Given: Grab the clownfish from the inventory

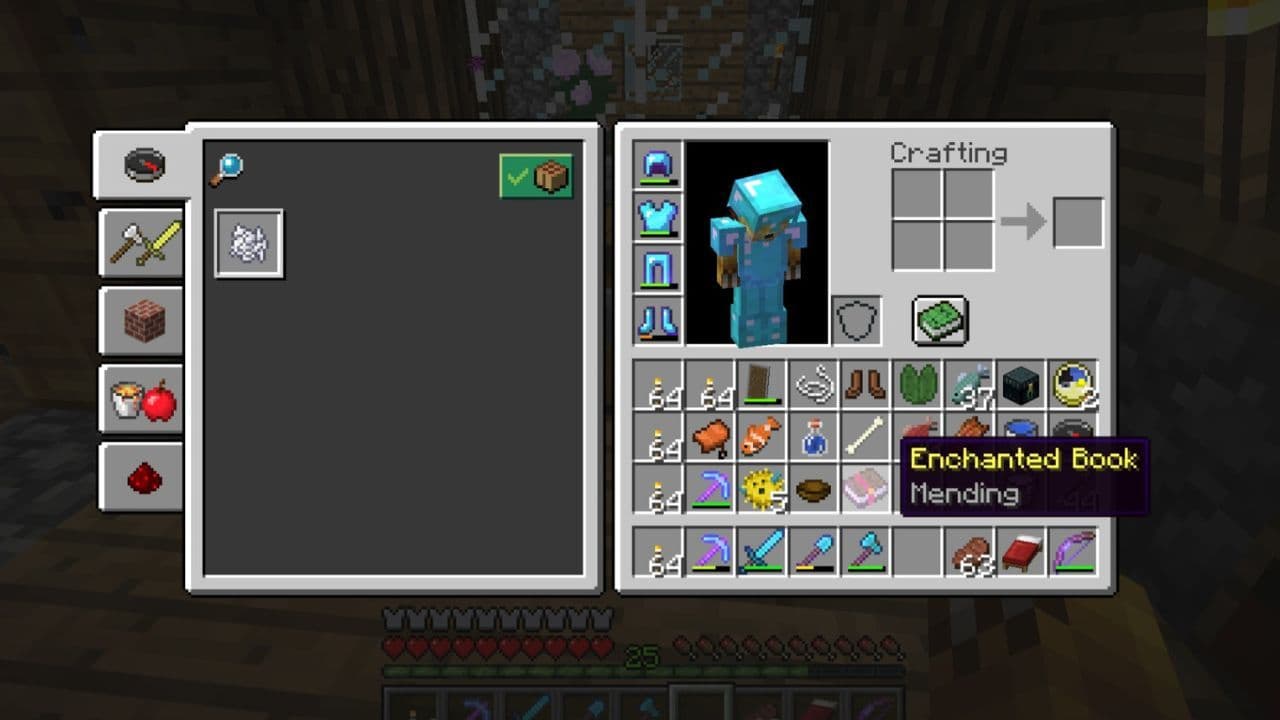Looking at the screenshot, I should click(x=762, y=437).
